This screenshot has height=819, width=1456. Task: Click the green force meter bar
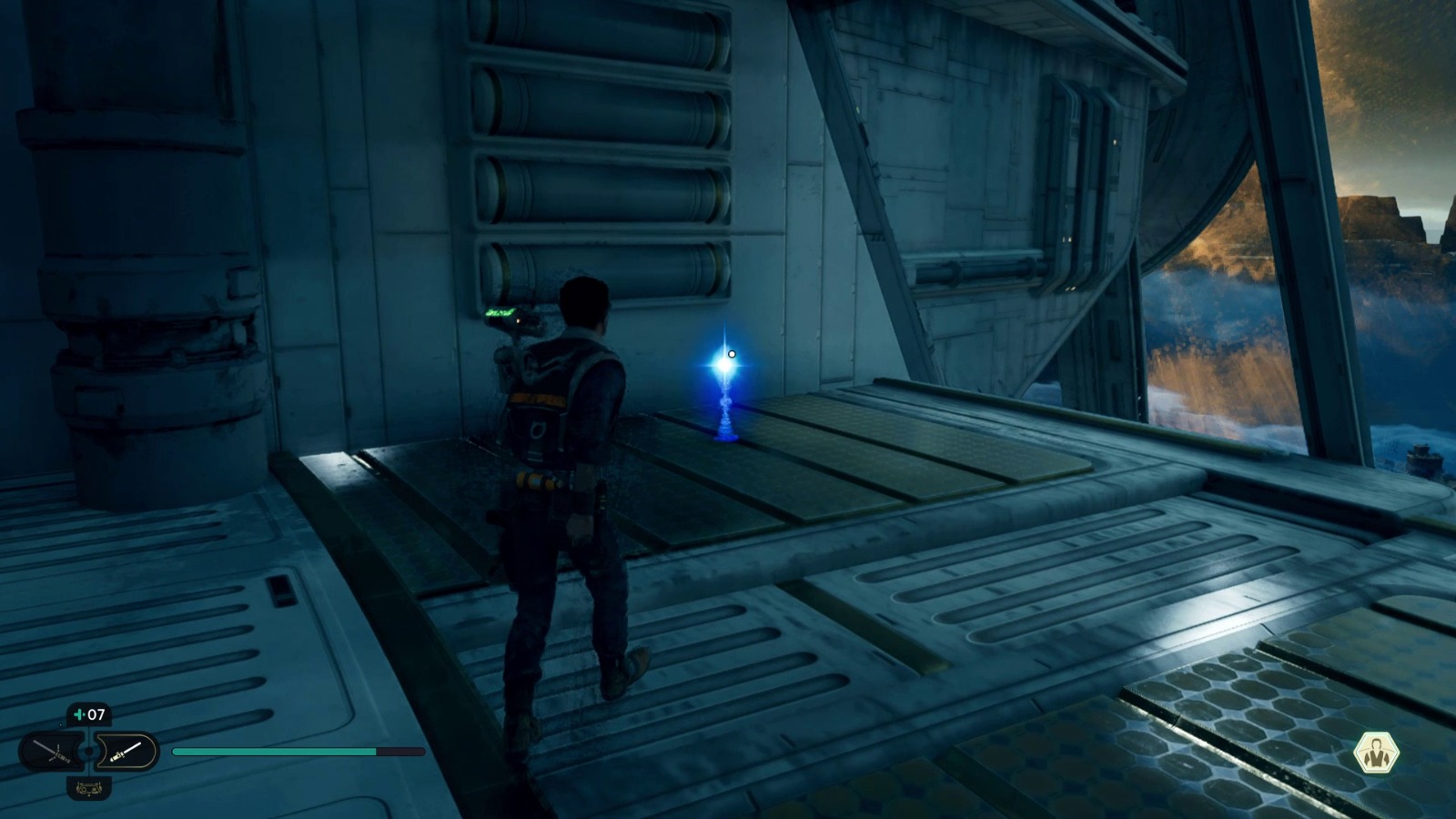coord(273,753)
